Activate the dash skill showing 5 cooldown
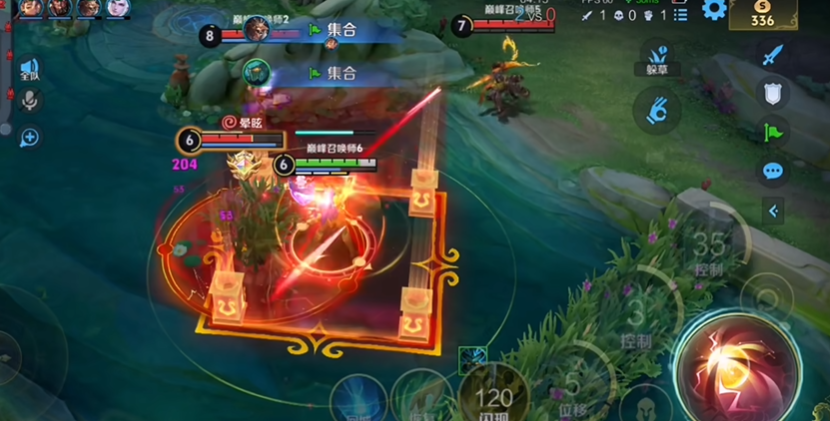The width and height of the screenshot is (830, 421). [572, 385]
